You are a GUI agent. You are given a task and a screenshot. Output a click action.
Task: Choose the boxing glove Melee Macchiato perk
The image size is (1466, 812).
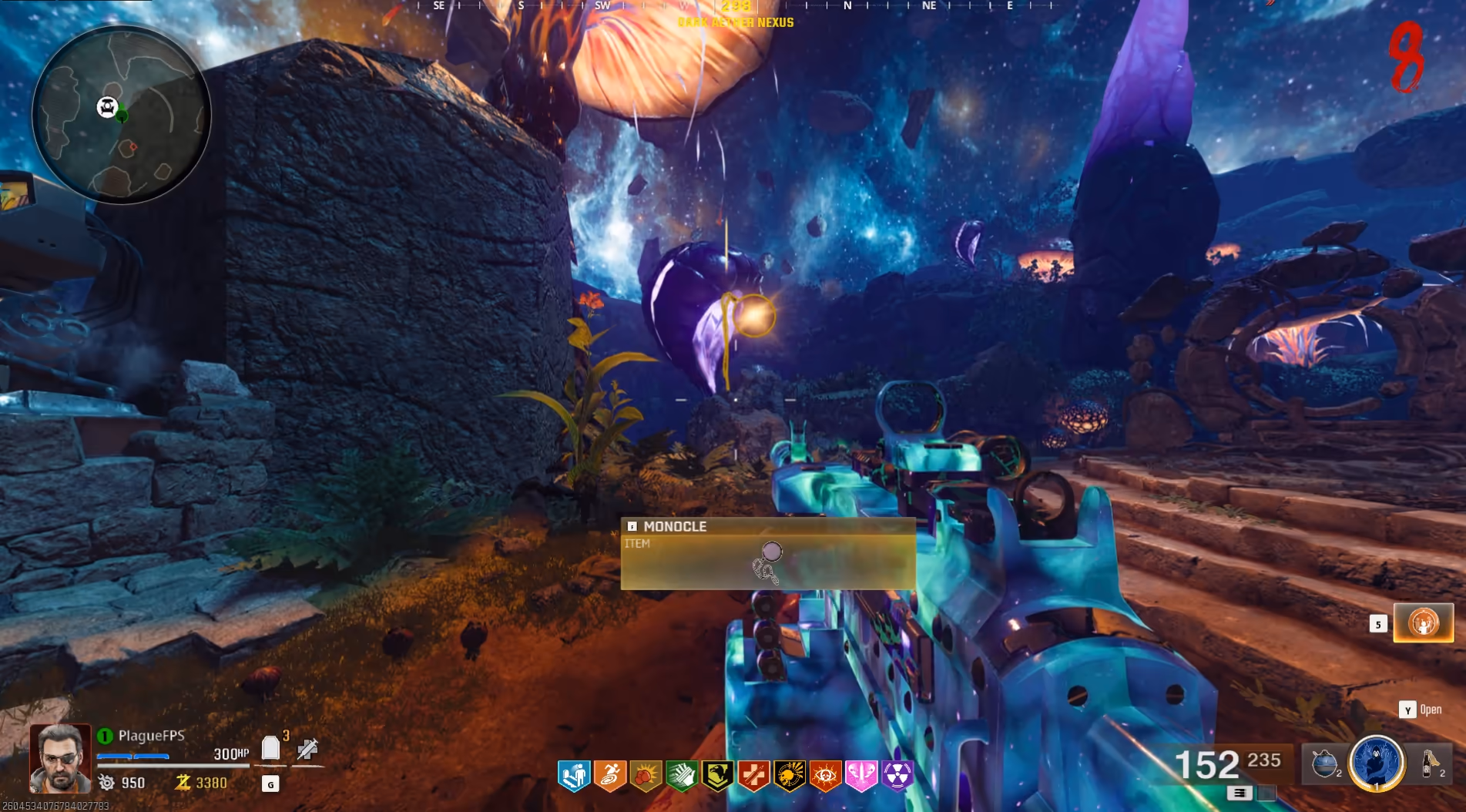(646, 776)
